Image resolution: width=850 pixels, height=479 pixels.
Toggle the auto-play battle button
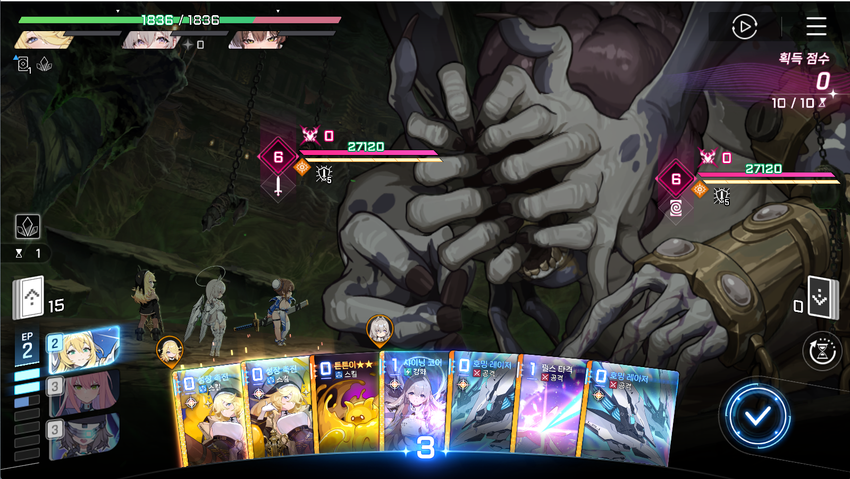[744, 27]
